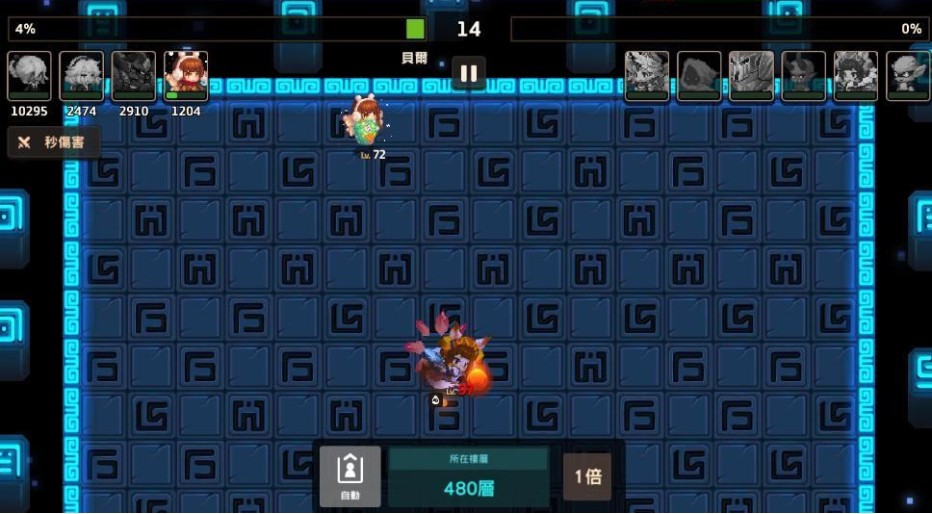Select the greyed ally portrait showing 2474
This screenshot has width=932, height=514.
coord(82,76)
